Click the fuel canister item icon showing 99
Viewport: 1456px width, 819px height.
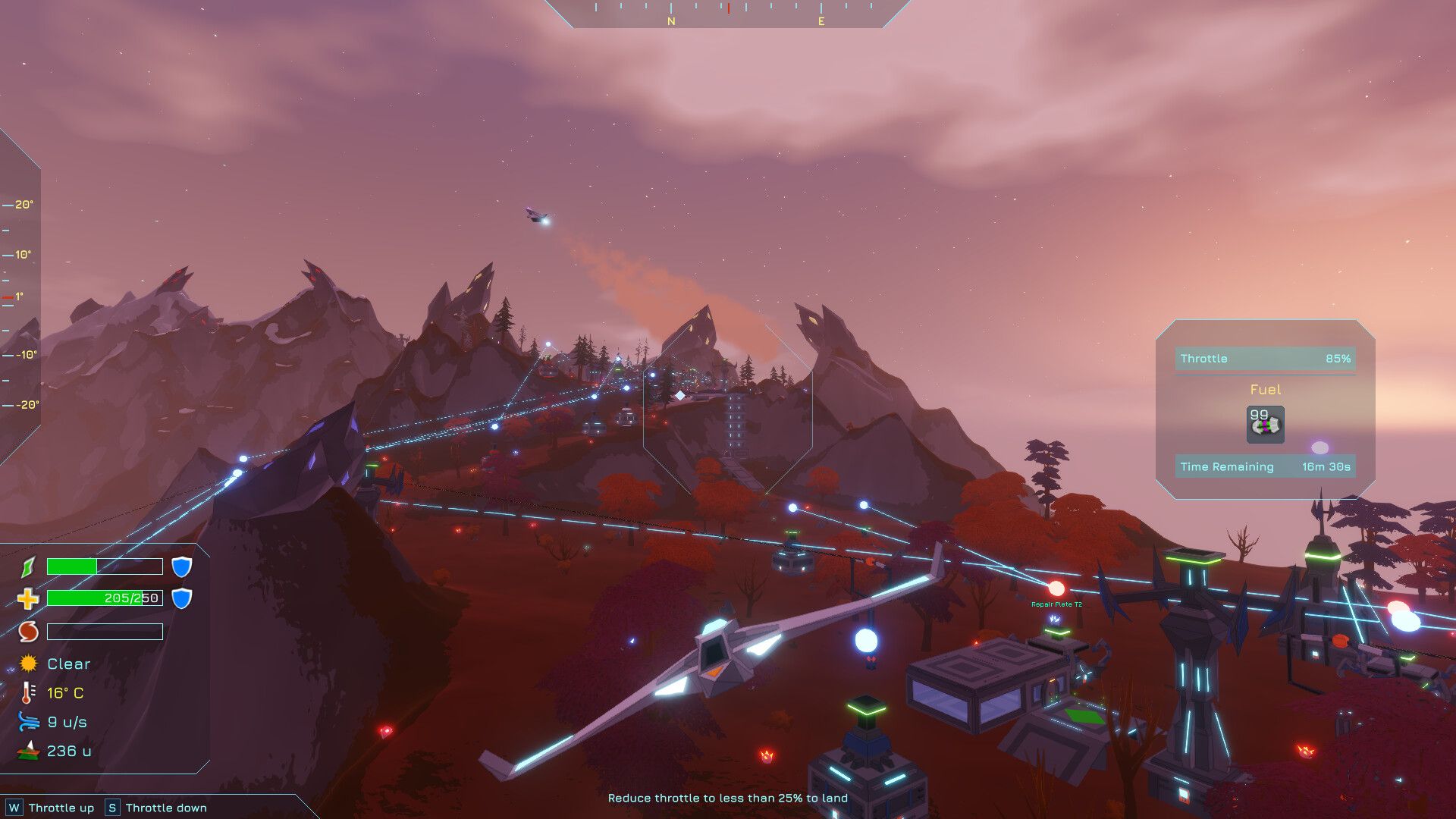[x=1265, y=425]
